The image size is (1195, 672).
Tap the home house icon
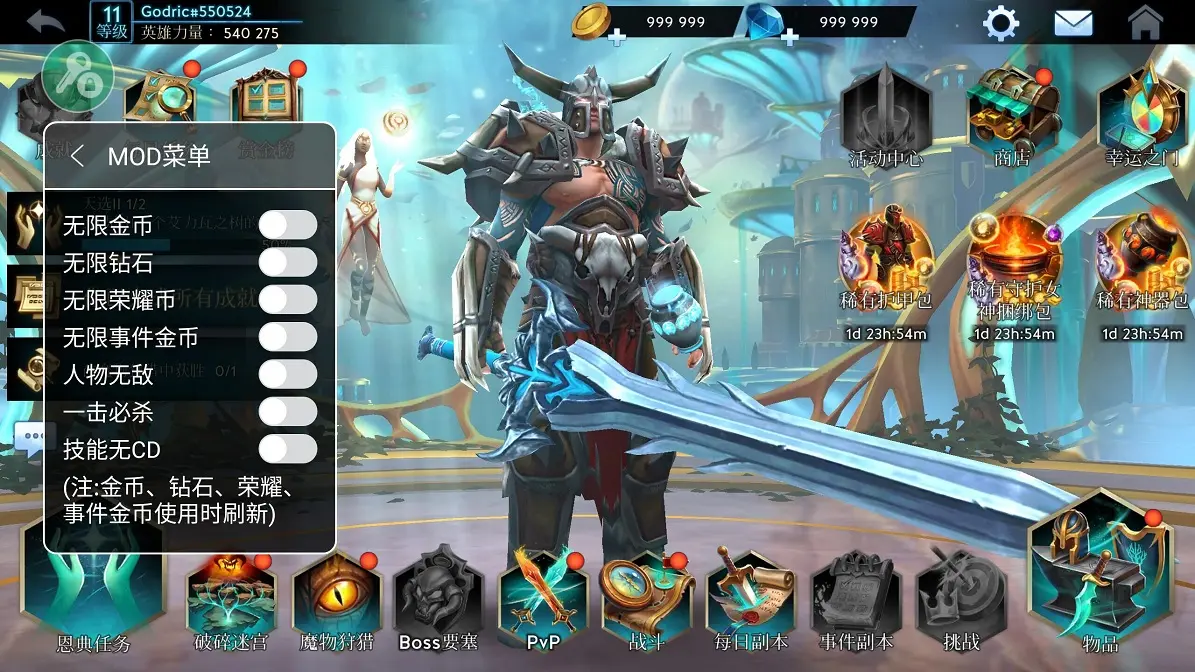pyautogui.click(x=1145, y=22)
